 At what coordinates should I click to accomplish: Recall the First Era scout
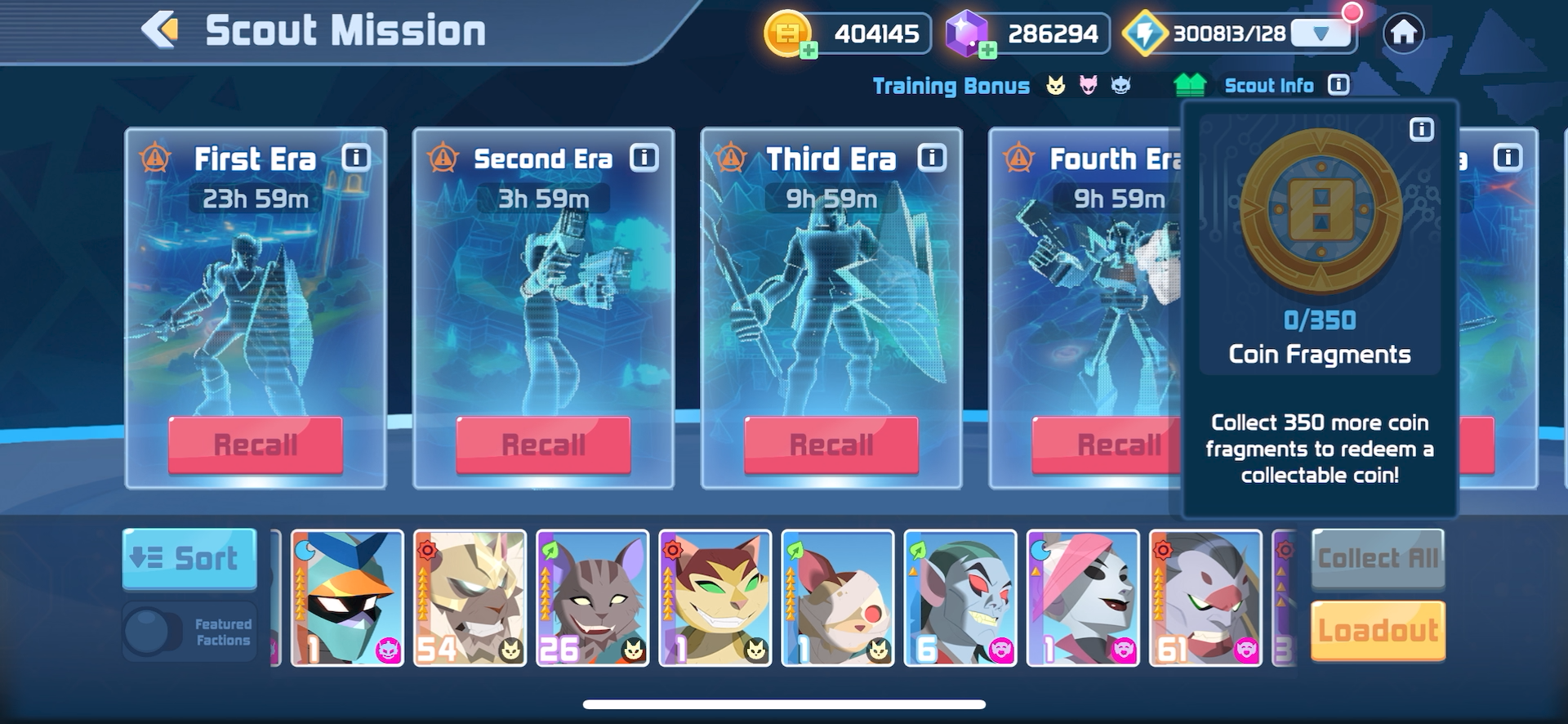(256, 445)
